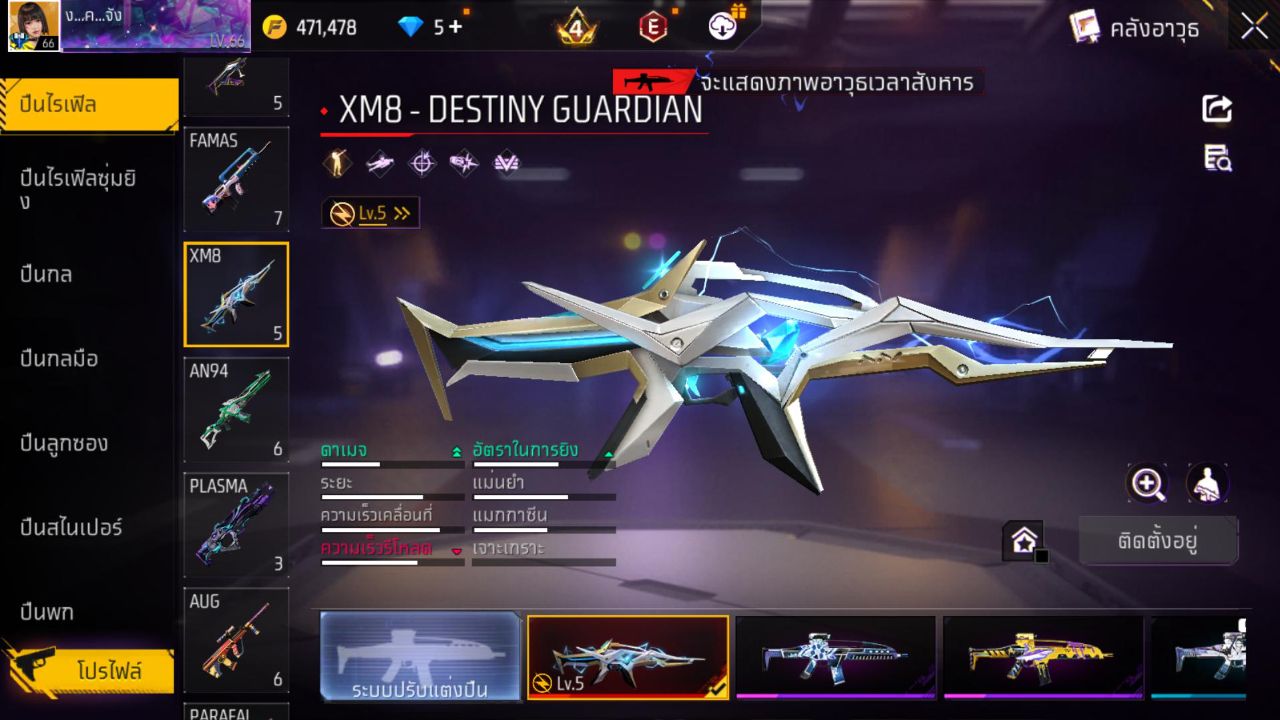Select the AUG weapon in the list

(236, 641)
